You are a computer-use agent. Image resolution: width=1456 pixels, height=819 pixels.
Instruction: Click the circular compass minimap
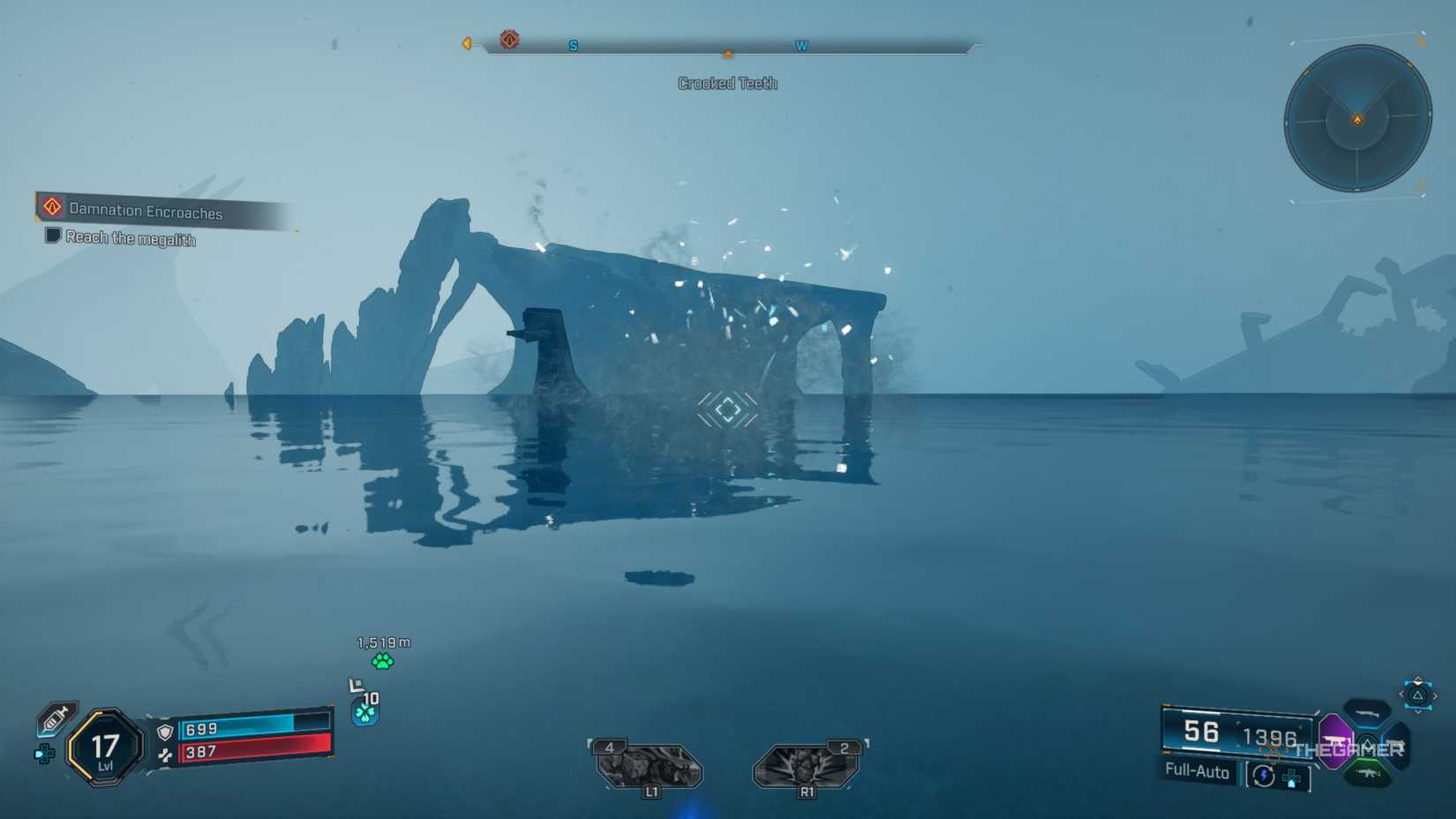pyautogui.click(x=1359, y=116)
